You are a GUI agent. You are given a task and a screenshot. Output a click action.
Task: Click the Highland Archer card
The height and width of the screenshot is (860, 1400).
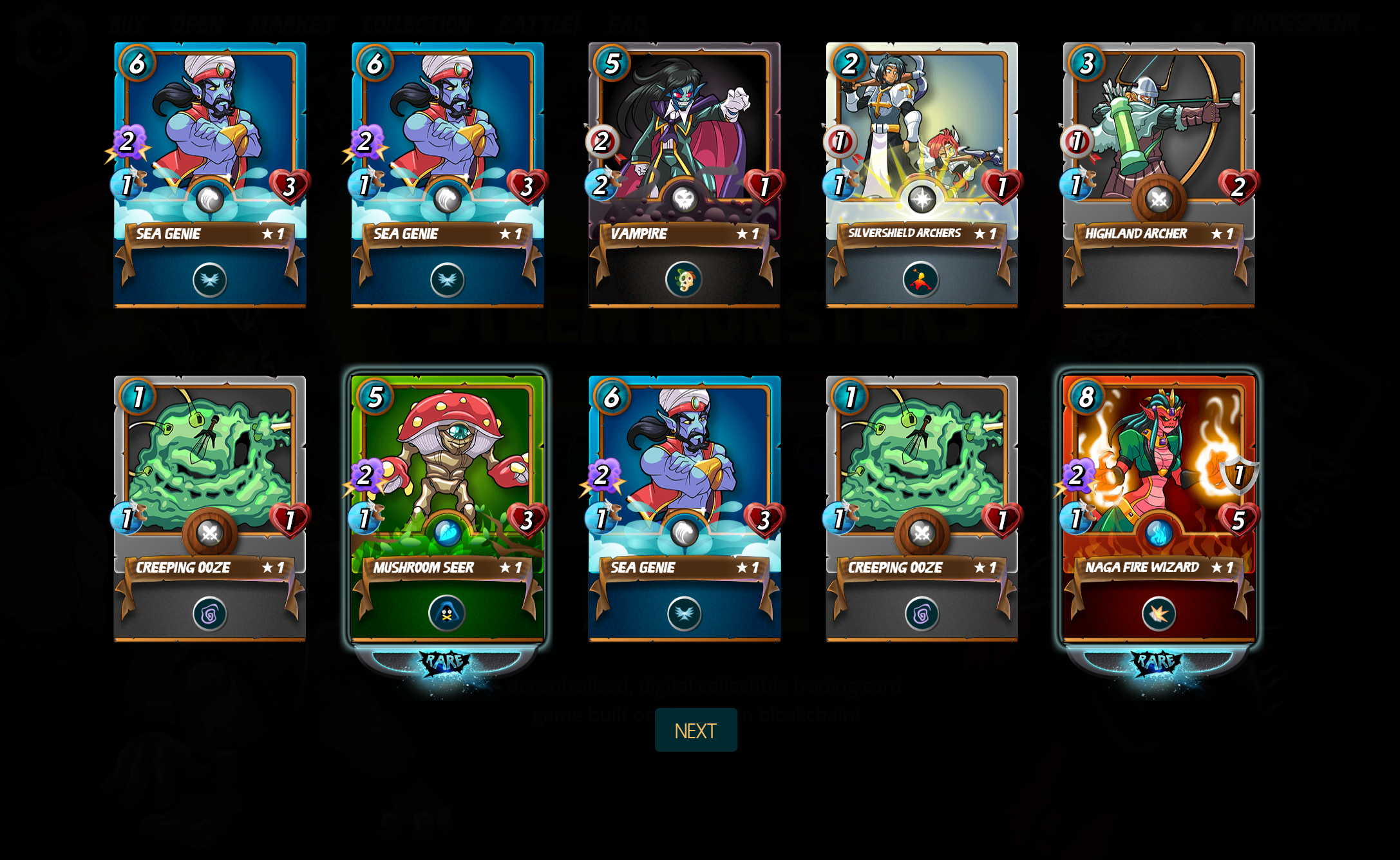pos(1159,174)
